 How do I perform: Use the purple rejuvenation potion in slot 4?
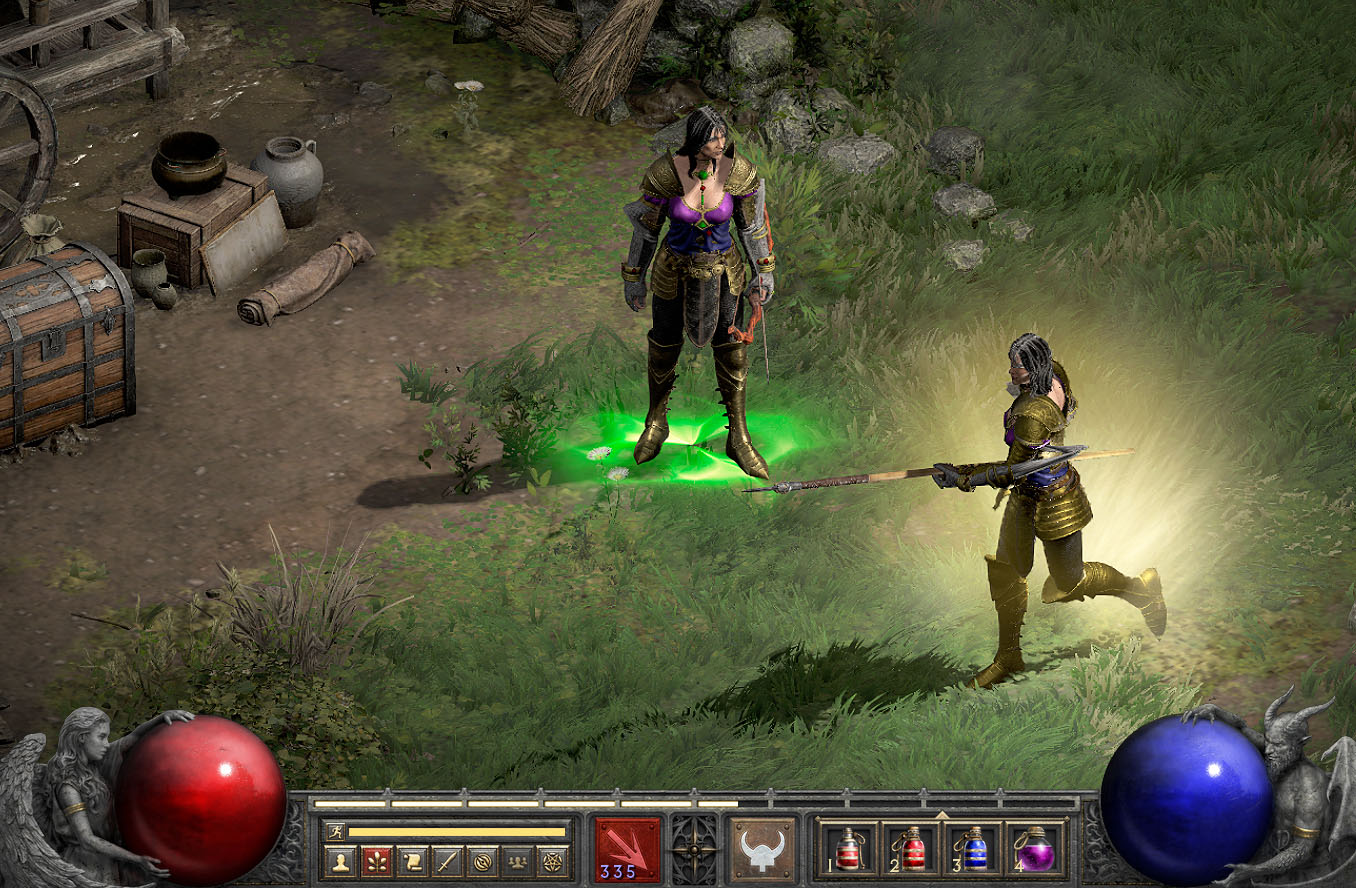1035,849
